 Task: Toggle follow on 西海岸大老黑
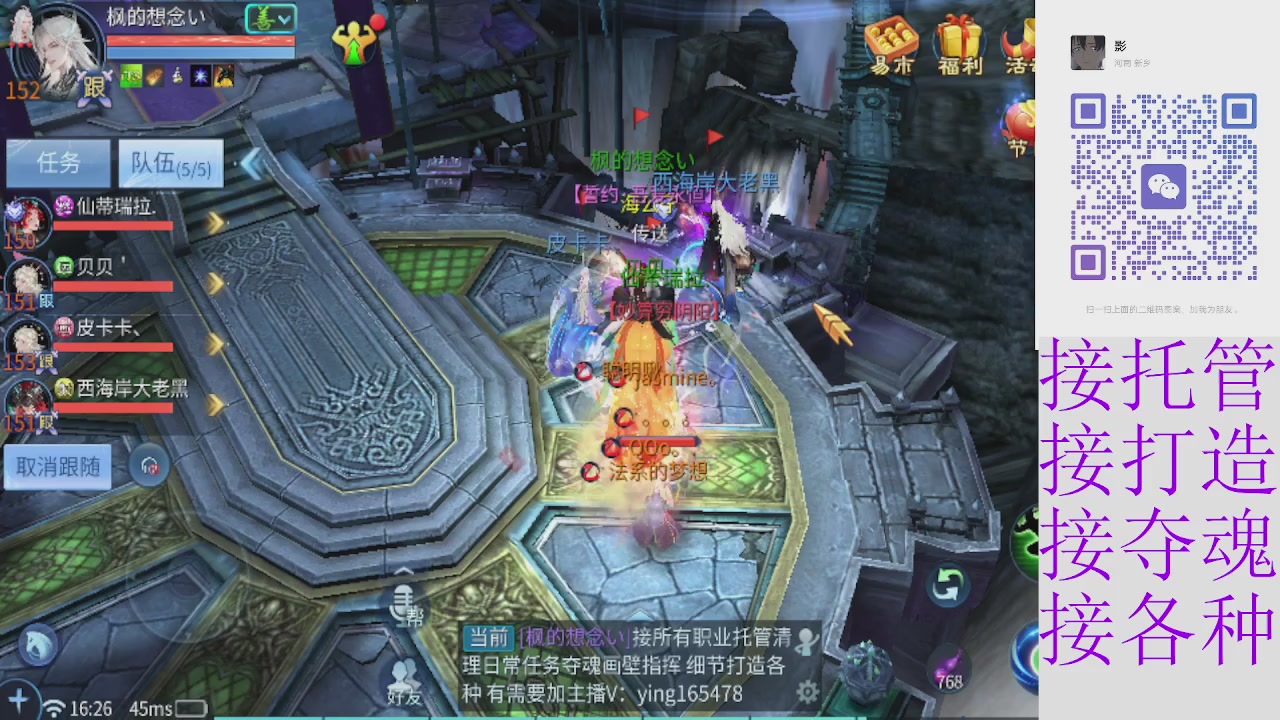pos(45,422)
